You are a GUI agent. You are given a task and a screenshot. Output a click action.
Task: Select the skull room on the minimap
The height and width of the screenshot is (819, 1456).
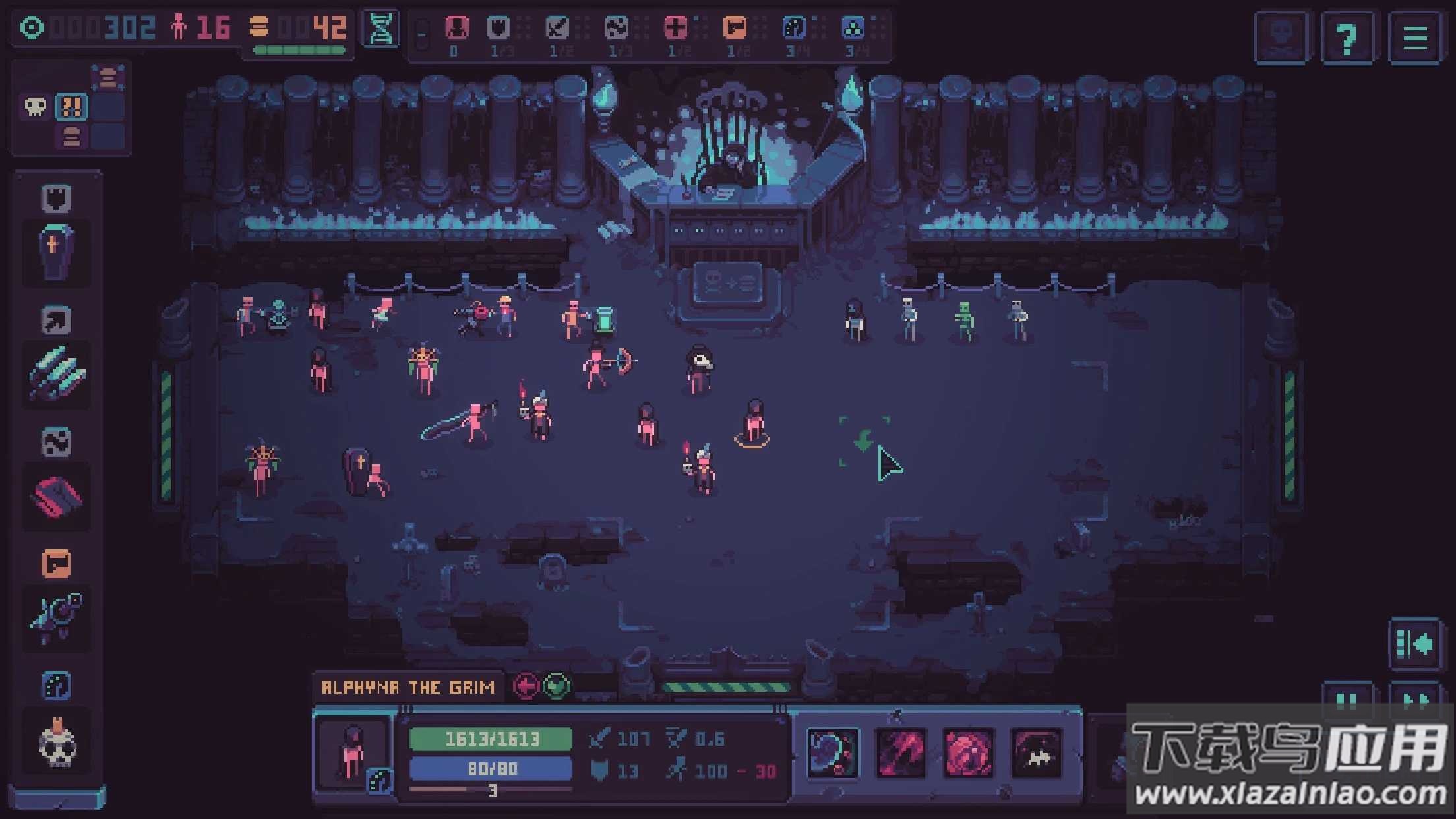point(35,106)
